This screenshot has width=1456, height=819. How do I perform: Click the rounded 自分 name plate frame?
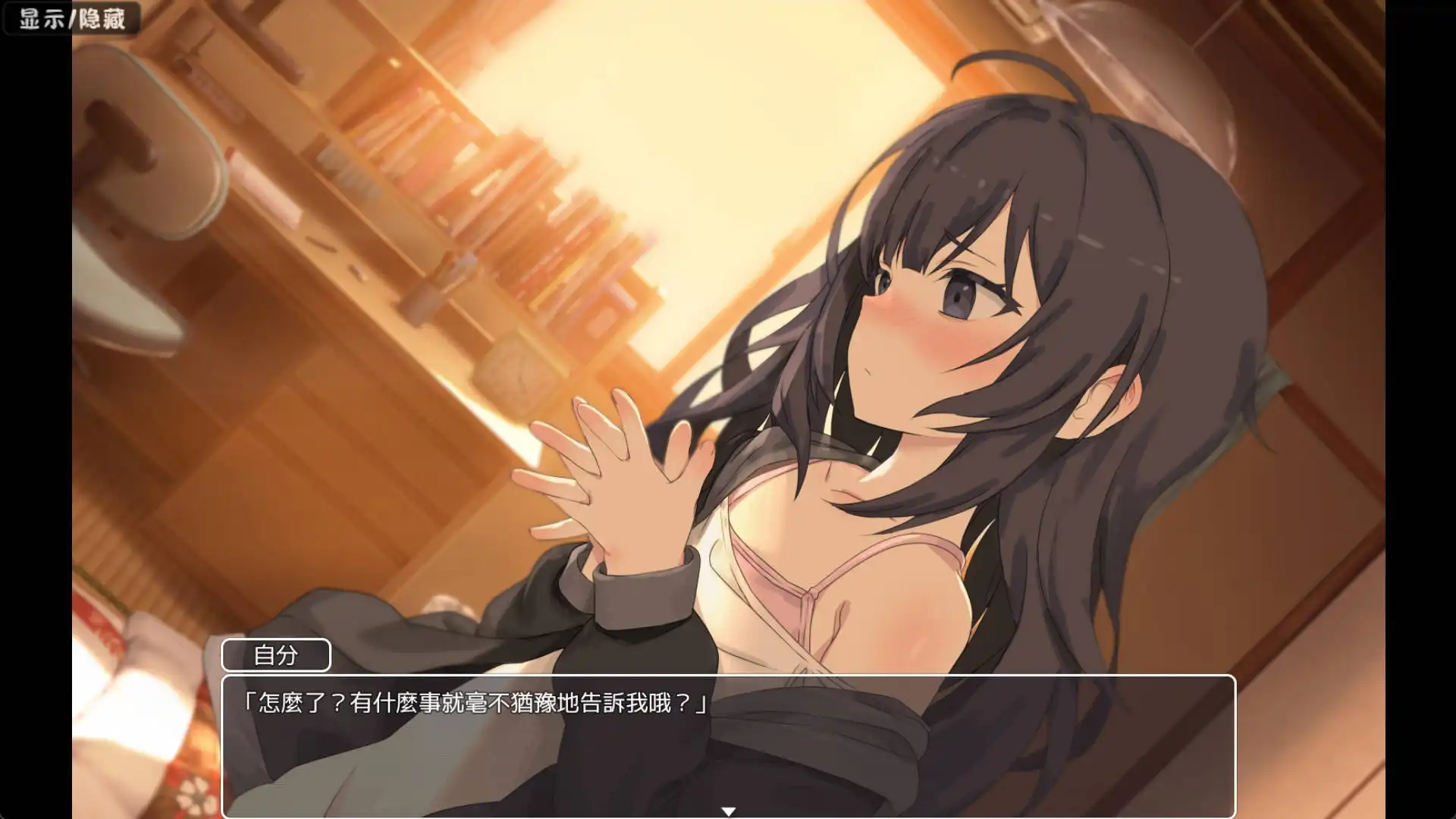coord(277,654)
